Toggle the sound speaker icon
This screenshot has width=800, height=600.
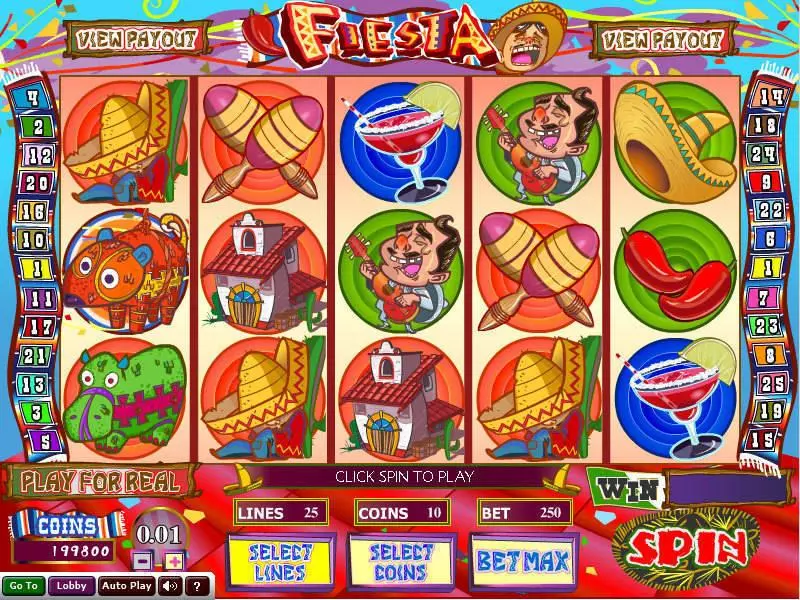tap(170, 586)
